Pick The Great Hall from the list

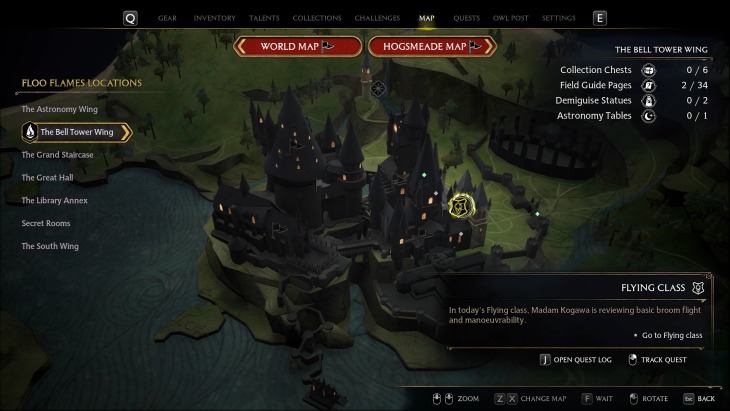click(x=48, y=177)
